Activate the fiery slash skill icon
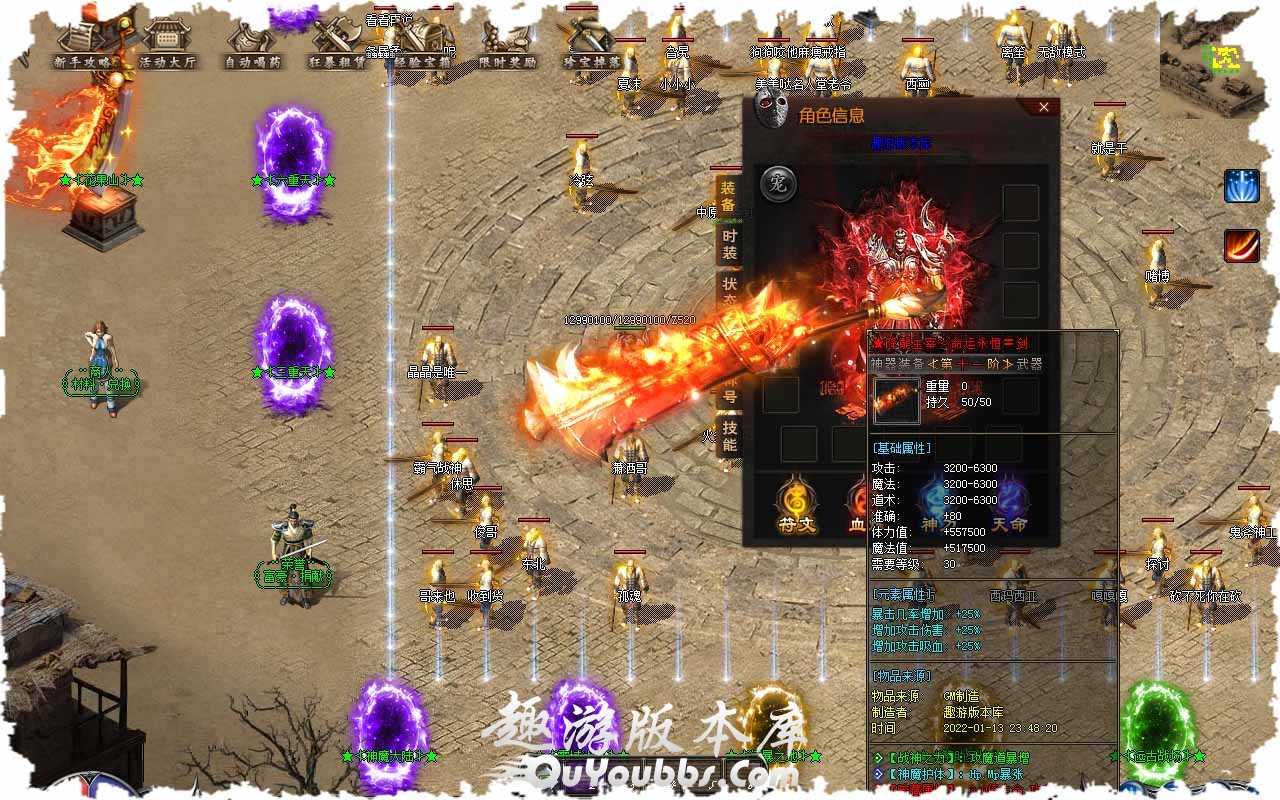1280x800 pixels. (x=1242, y=246)
